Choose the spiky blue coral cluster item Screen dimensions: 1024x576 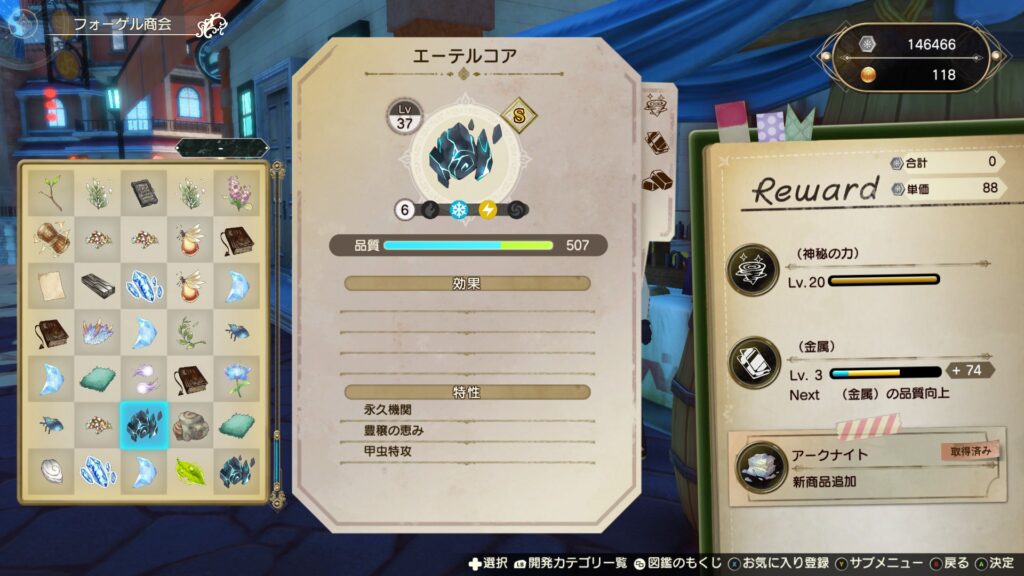[97, 332]
